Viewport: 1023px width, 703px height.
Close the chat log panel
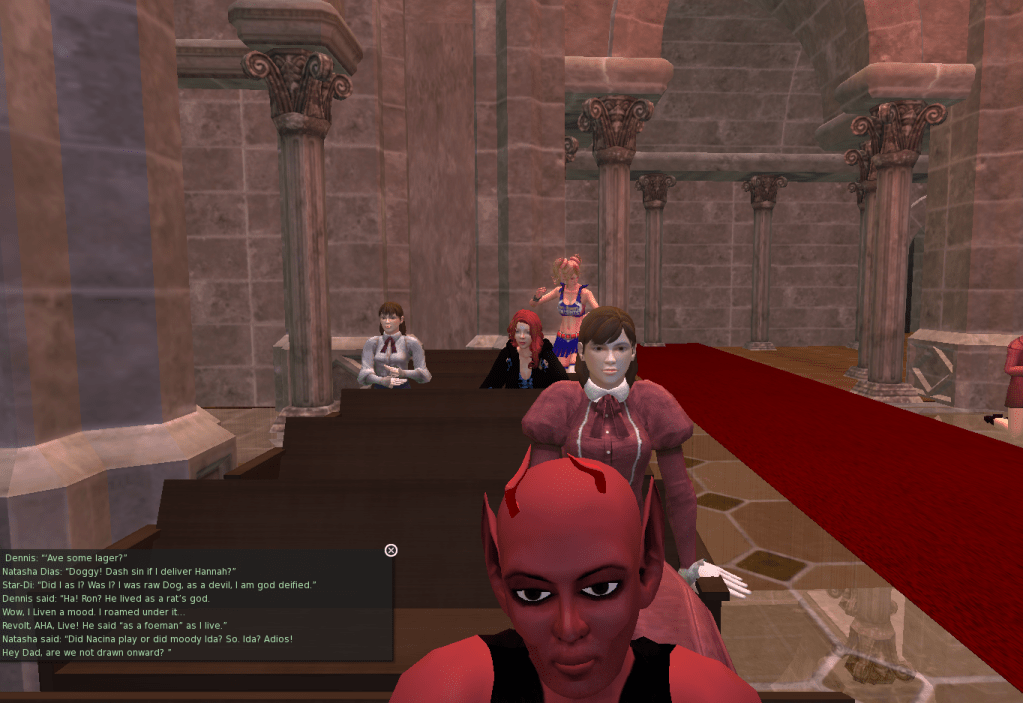coord(391,550)
